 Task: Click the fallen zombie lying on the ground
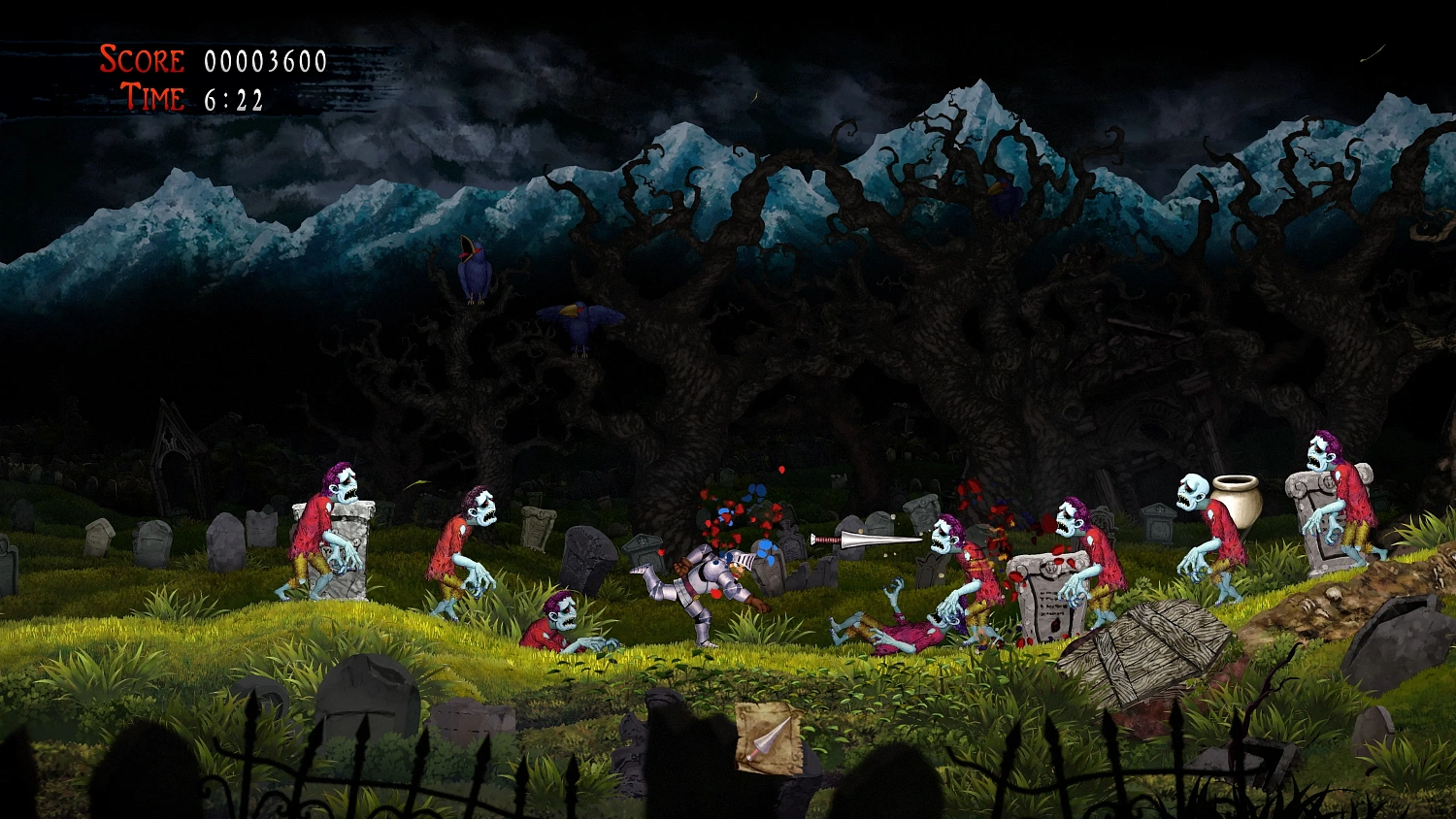(903, 626)
